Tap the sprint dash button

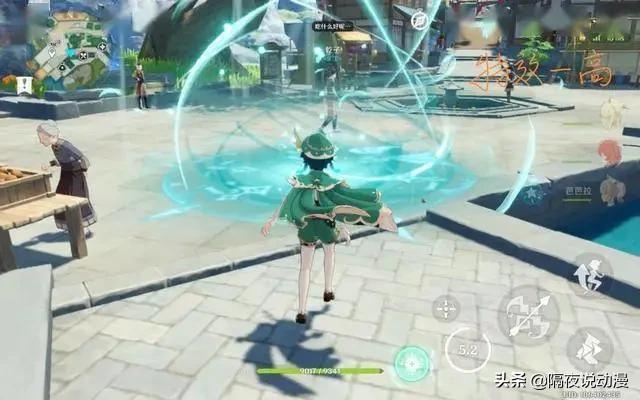(589, 350)
